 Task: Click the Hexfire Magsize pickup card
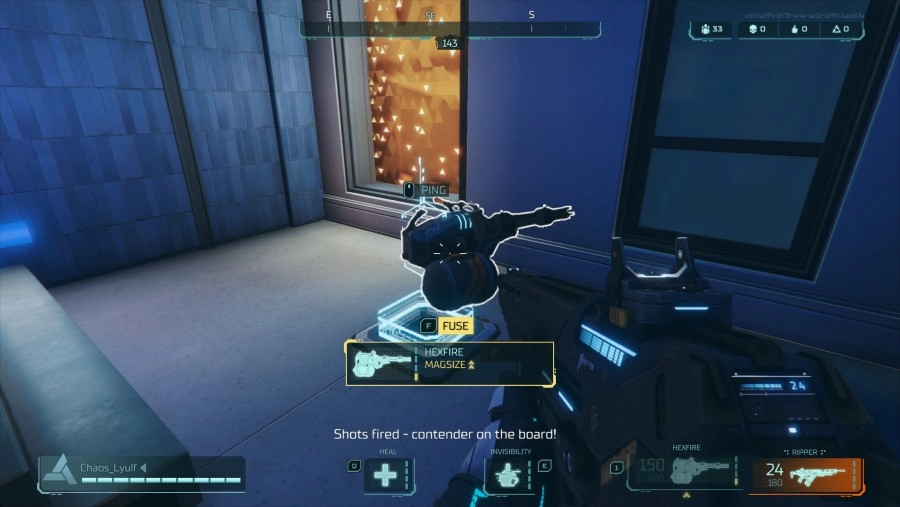point(449,364)
